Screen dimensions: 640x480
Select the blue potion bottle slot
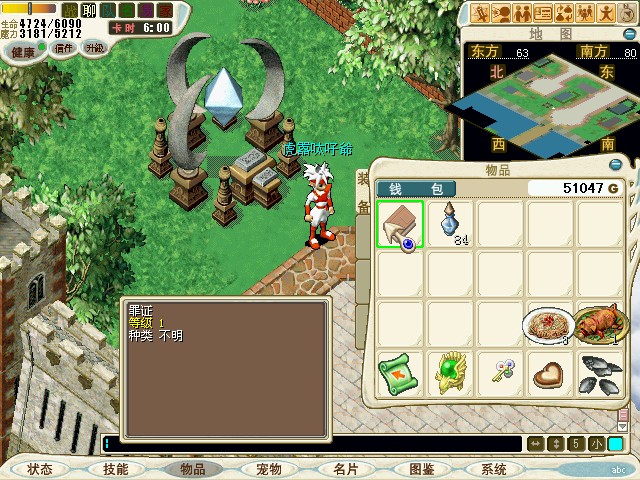point(451,224)
